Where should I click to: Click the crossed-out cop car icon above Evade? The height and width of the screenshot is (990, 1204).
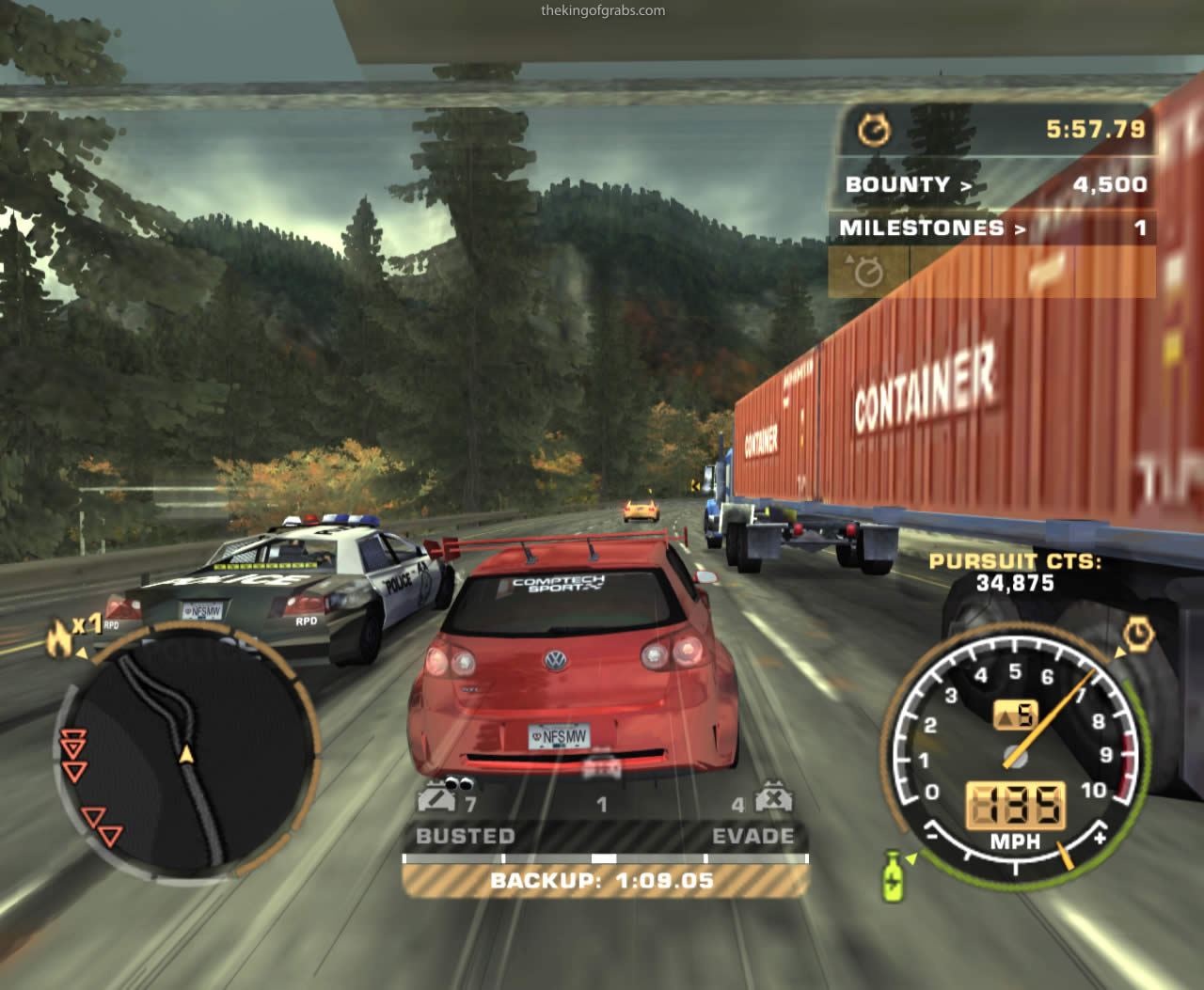click(773, 799)
